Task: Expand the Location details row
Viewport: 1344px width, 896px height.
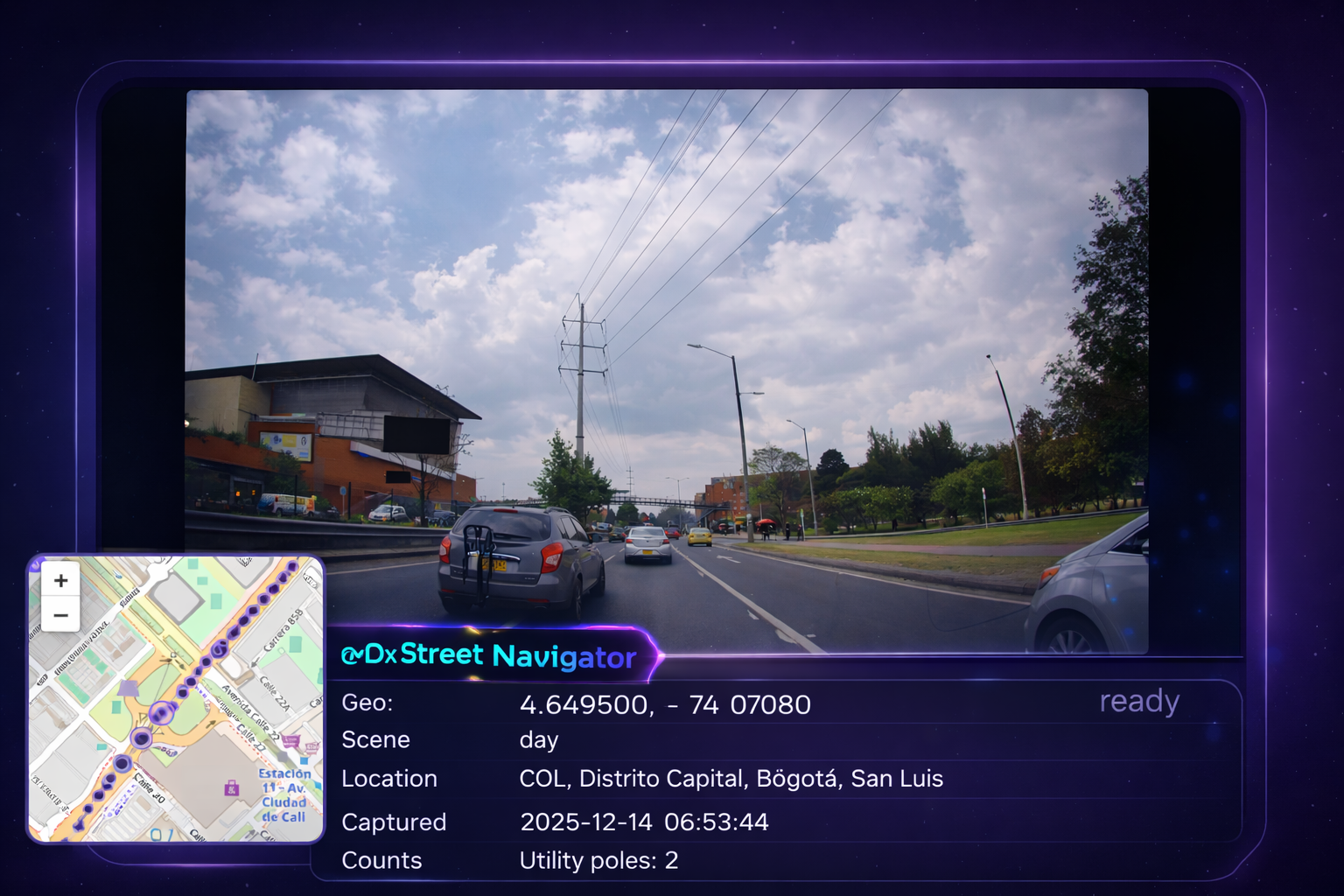Action: (731, 779)
